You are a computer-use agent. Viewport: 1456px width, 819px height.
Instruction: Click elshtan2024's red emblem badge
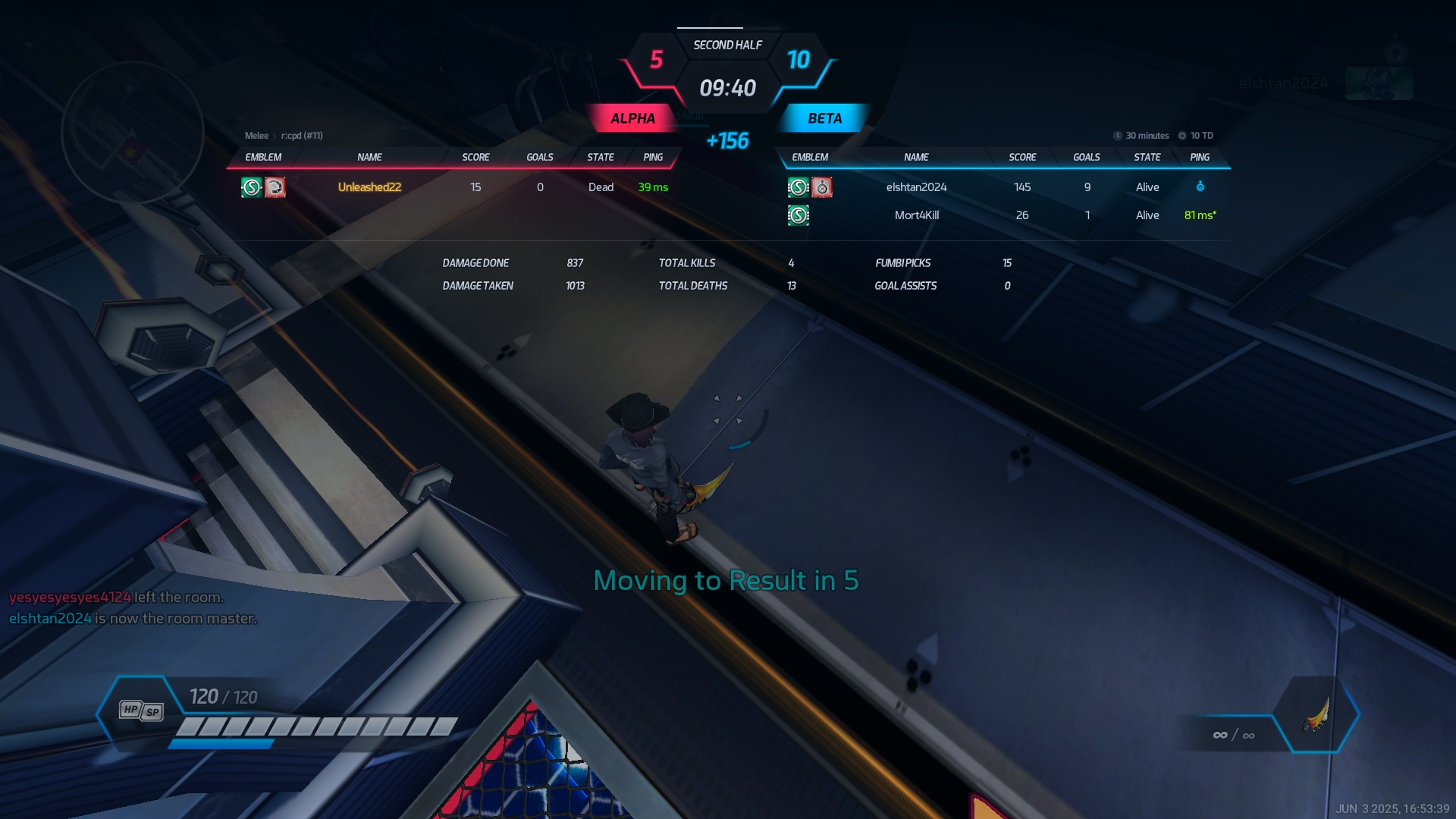(x=822, y=187)
